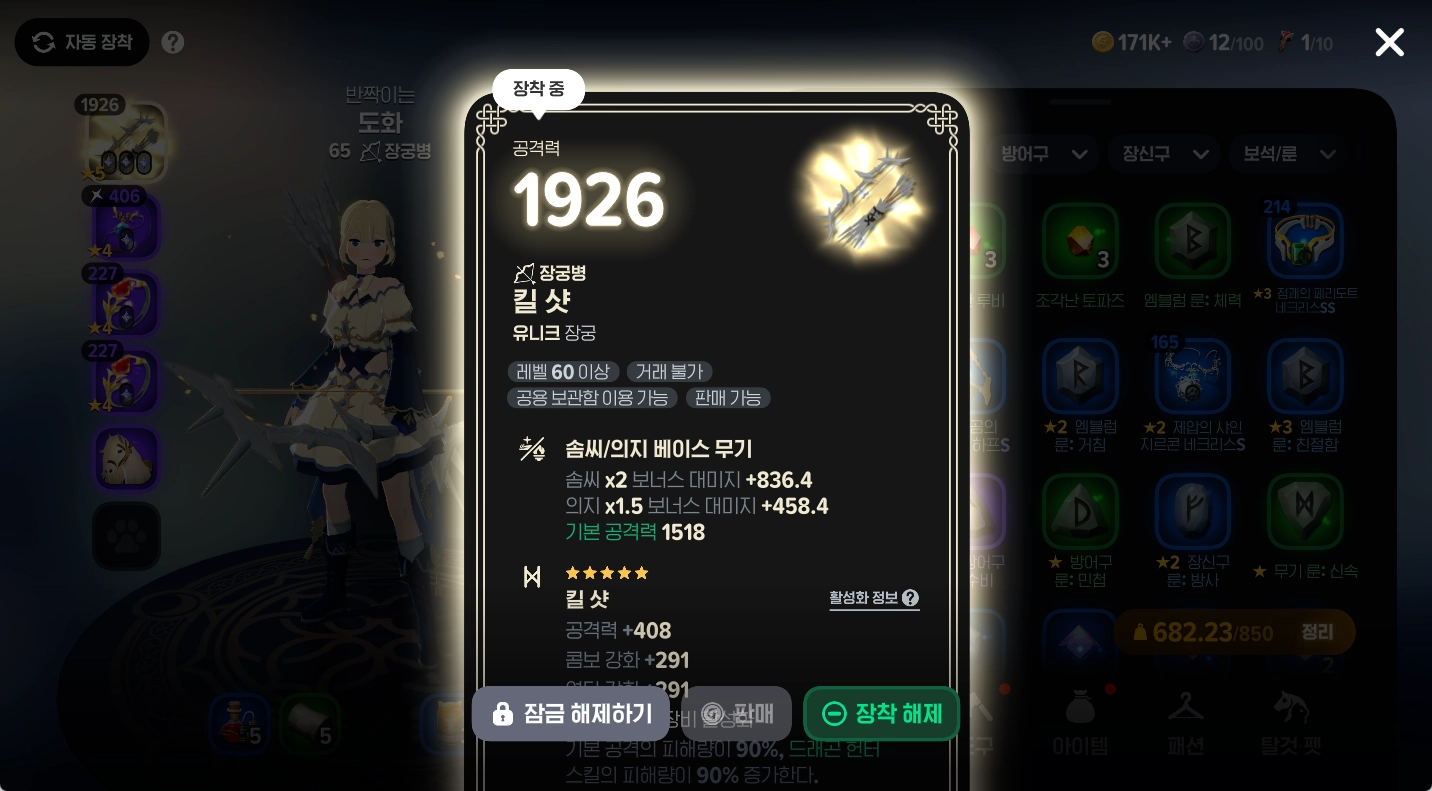Select the 엠블럼 룬: 체력 rune

(1193, 241)
